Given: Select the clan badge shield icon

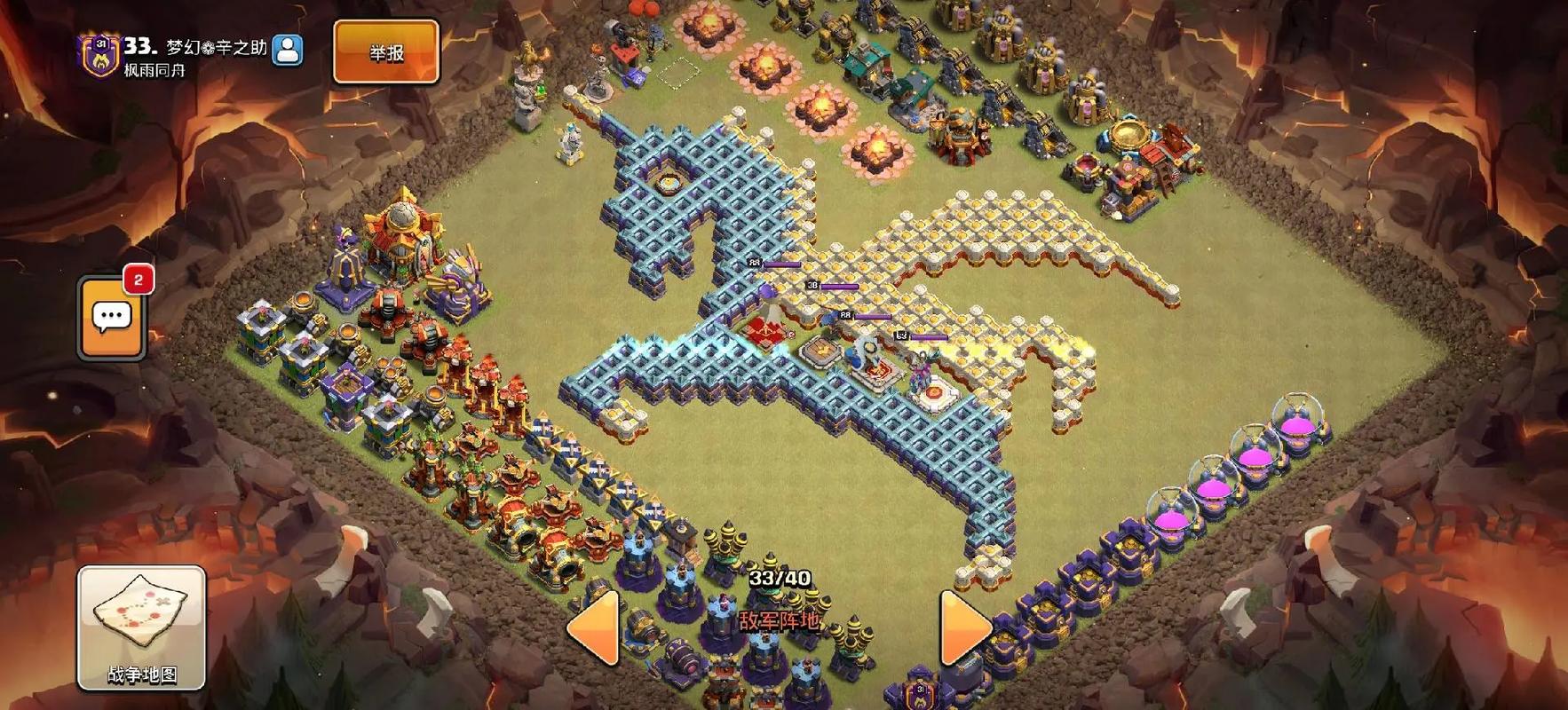Looking at the screenshot, I should coord(99,55).
